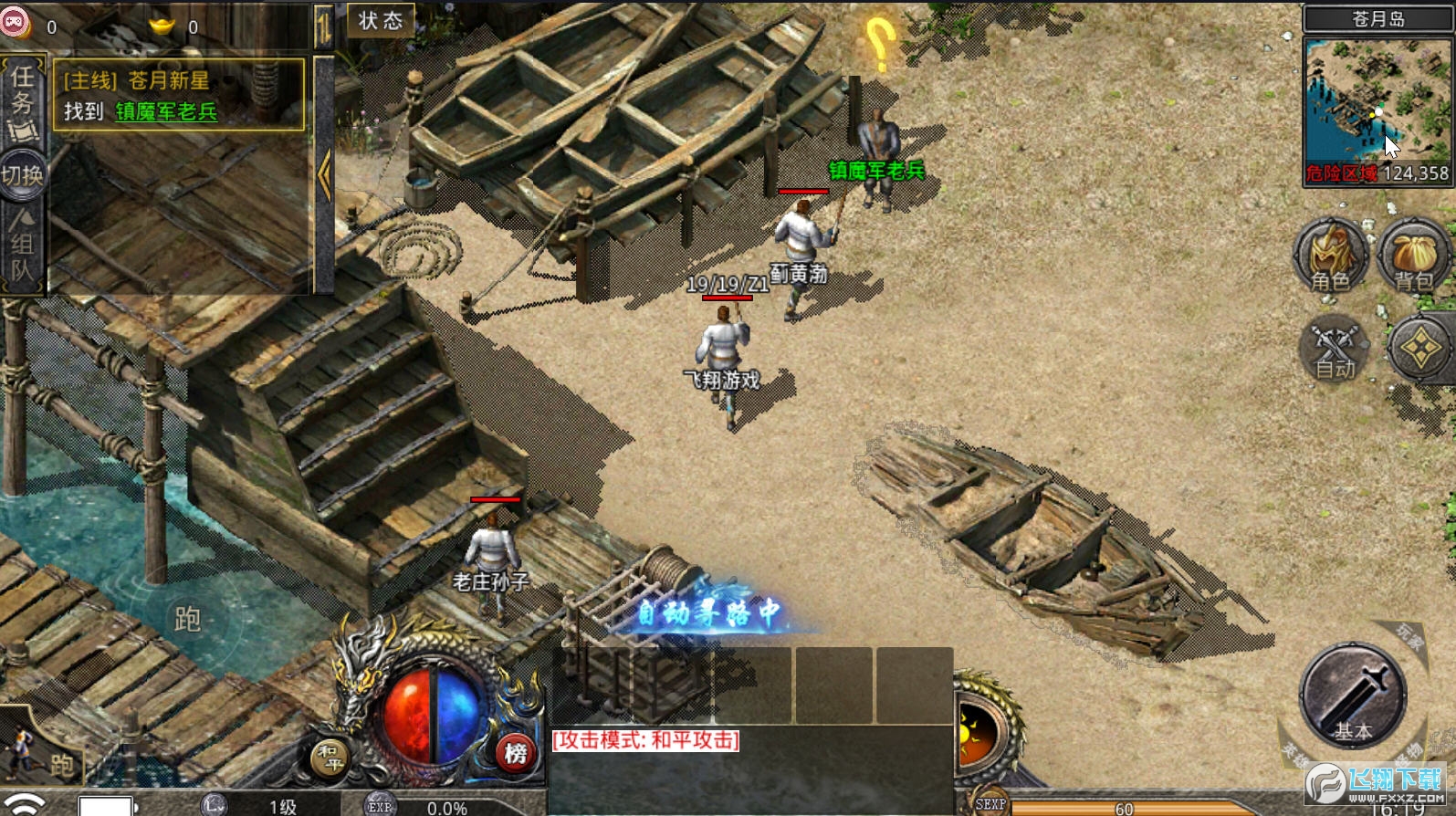Image resolution: width=1456 pixels, height=816 pixels.
Task: Open the red 榜 ranking button
Action: (x=516, y=752)
